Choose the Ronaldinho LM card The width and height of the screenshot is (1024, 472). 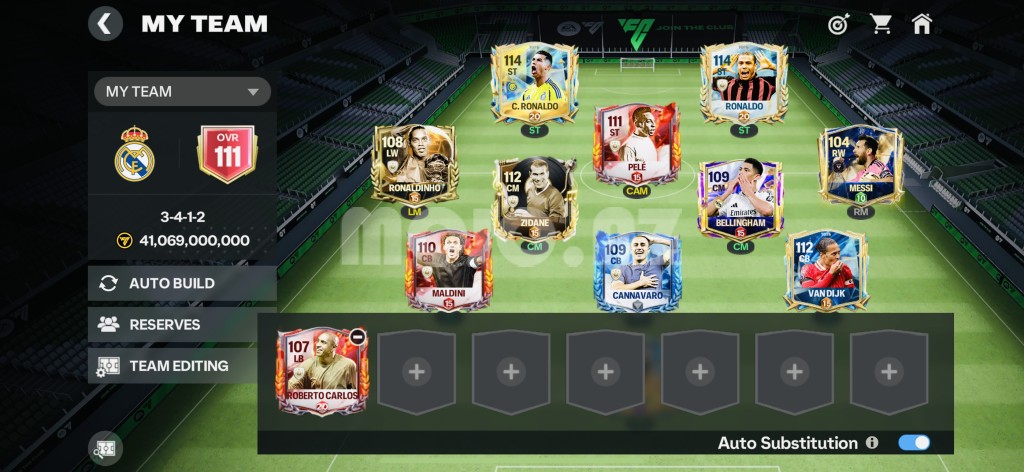click(414, 165)
